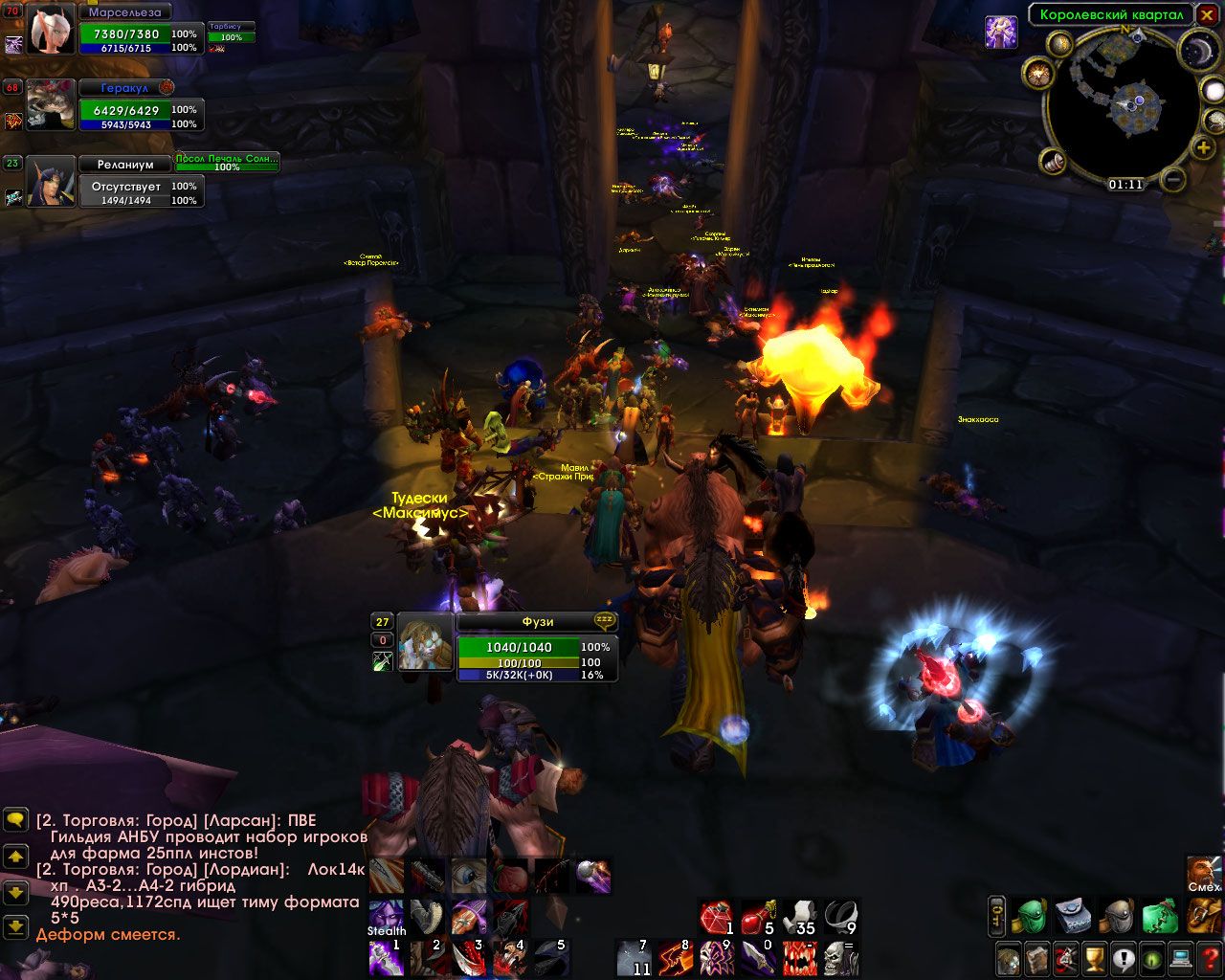The width and height of the screenshot is (1225, 980).
Task: Activate the fanged maw ability
Action: pyautogui.click(x=799, y=957)
